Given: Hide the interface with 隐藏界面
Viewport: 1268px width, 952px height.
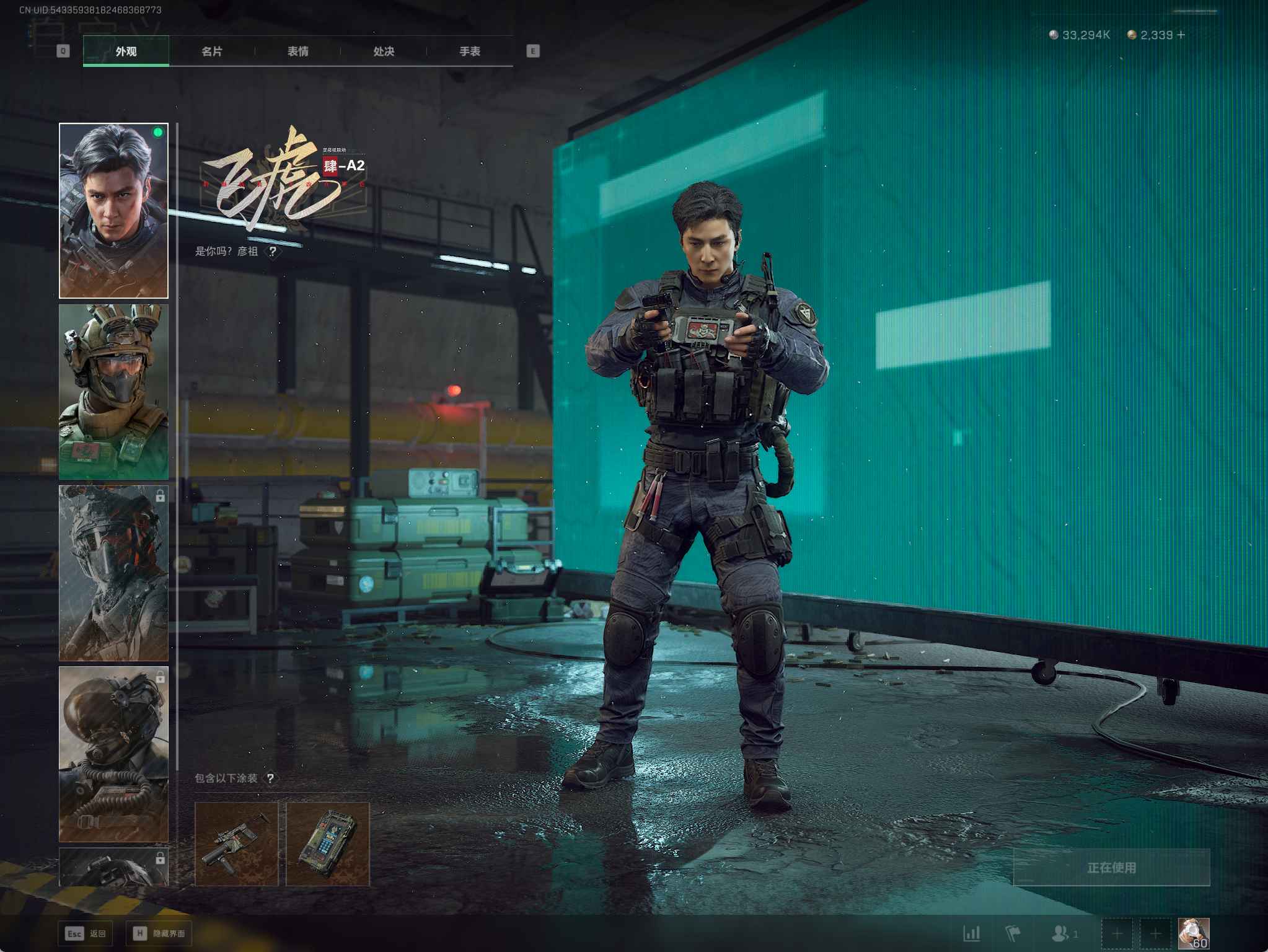Looking at the screenshot, I should 159,933.
